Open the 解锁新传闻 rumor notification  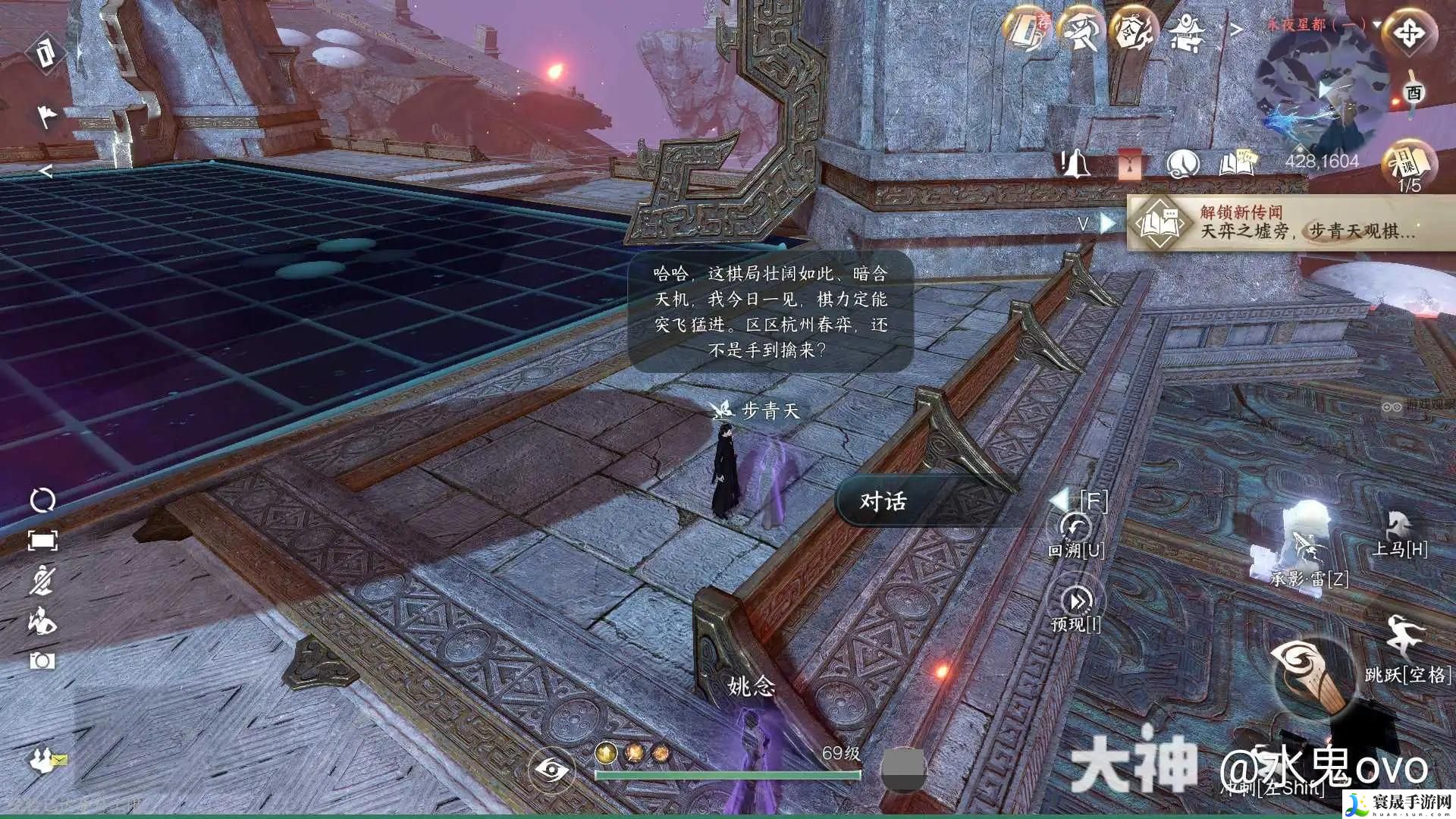pyautogui.click(x=1289, y=222)
